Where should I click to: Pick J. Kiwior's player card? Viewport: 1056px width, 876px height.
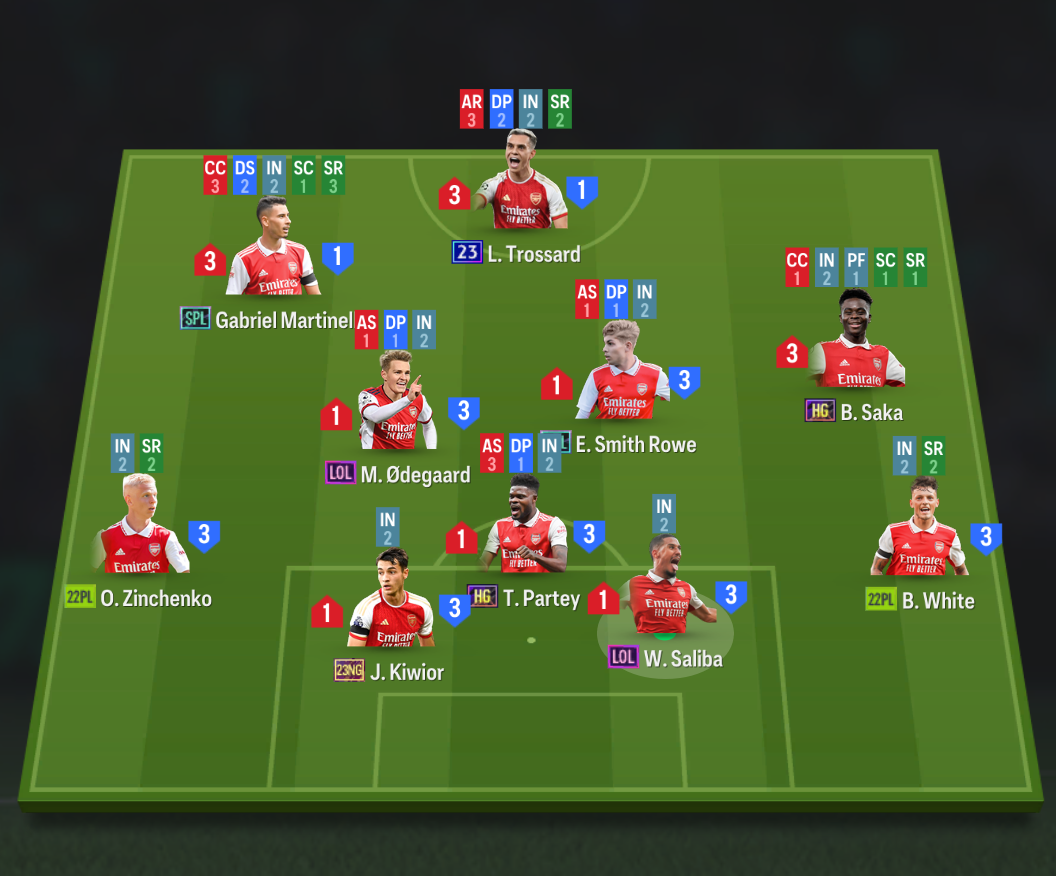(392, 606)
